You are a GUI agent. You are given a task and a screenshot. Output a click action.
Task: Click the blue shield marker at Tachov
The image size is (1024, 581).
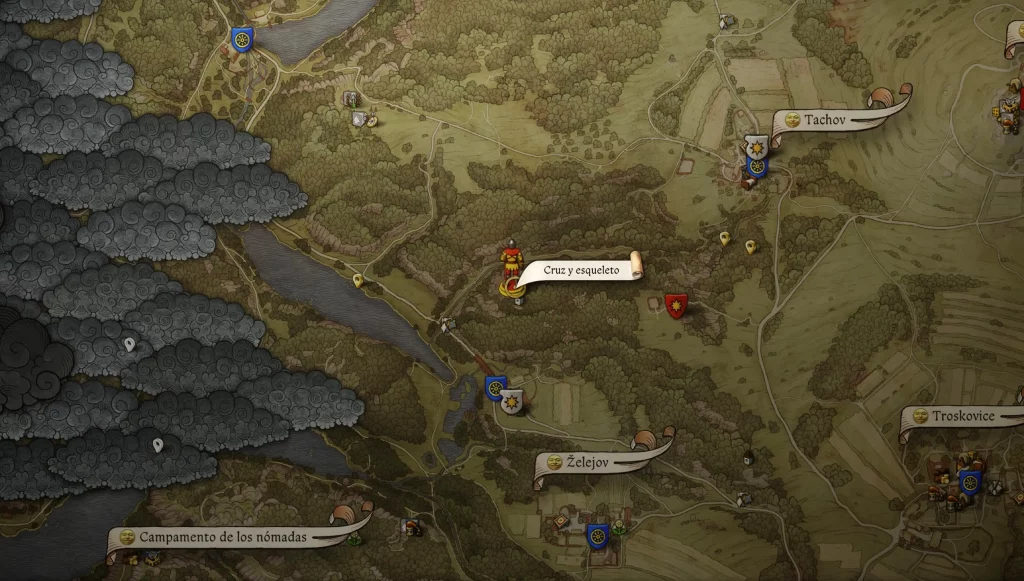point(757,166)
